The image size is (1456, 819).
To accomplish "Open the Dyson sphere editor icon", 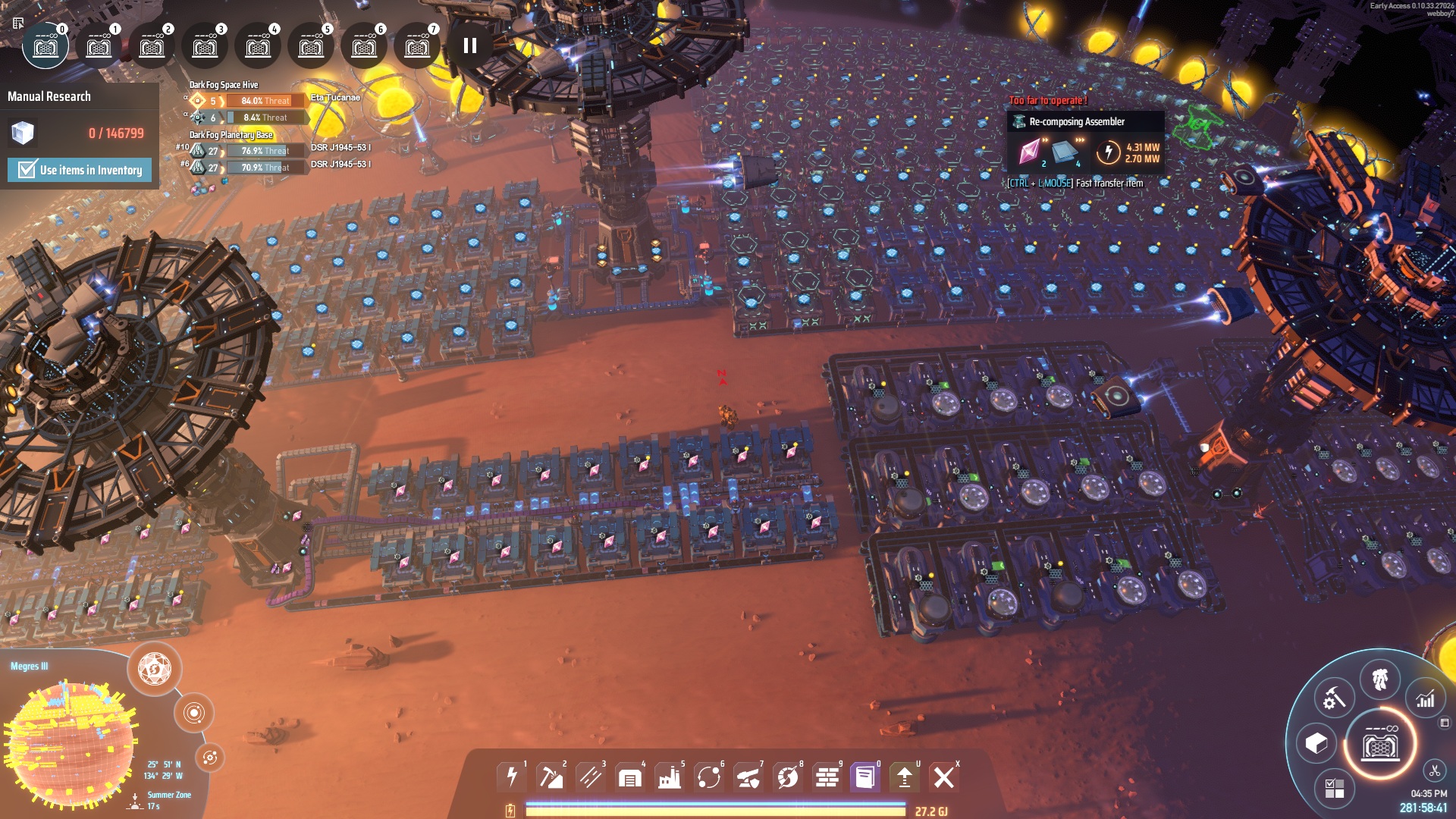I will [155, 669].
